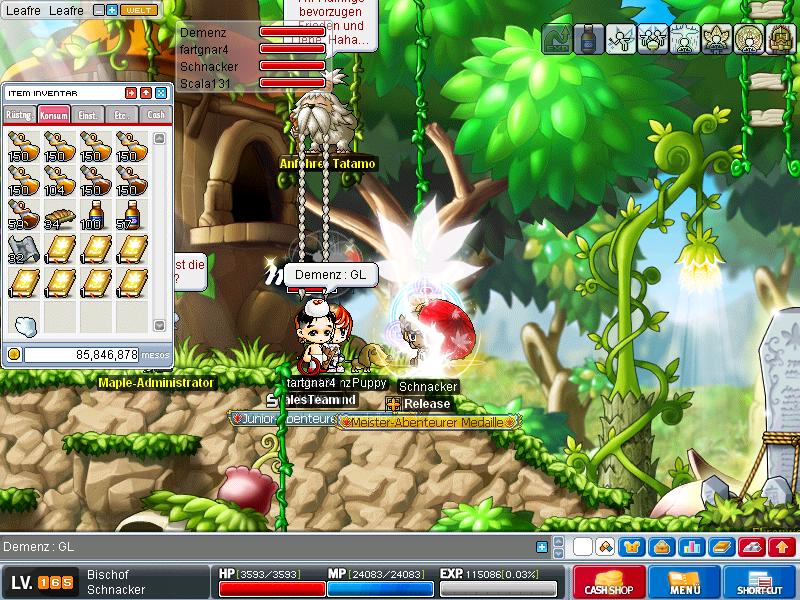This screenshot has height=600, width=800.
Task: Expand the chat box with plus button
Action: coord(542,547)
